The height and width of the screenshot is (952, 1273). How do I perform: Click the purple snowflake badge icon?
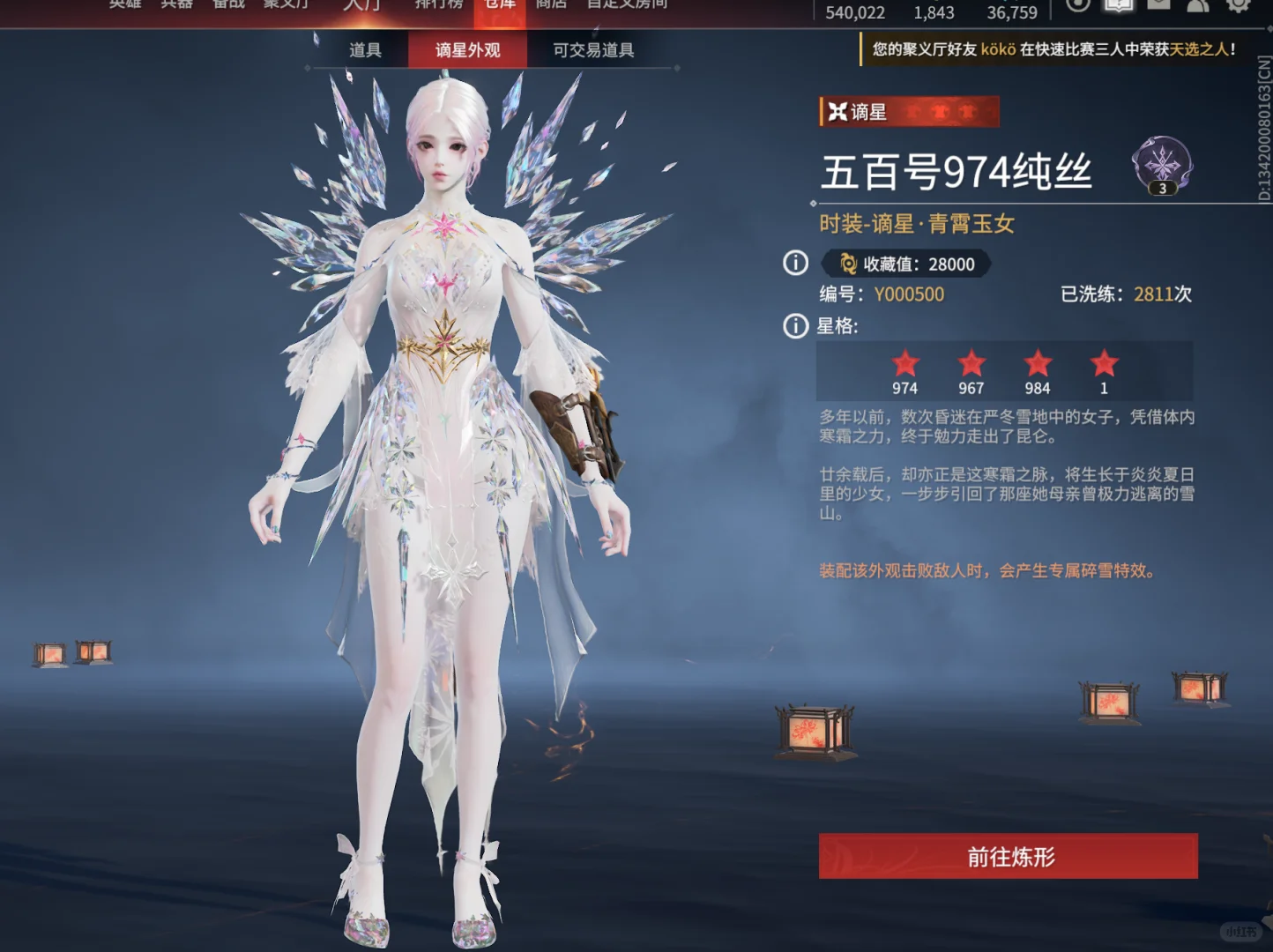(x=1162, y=164)
